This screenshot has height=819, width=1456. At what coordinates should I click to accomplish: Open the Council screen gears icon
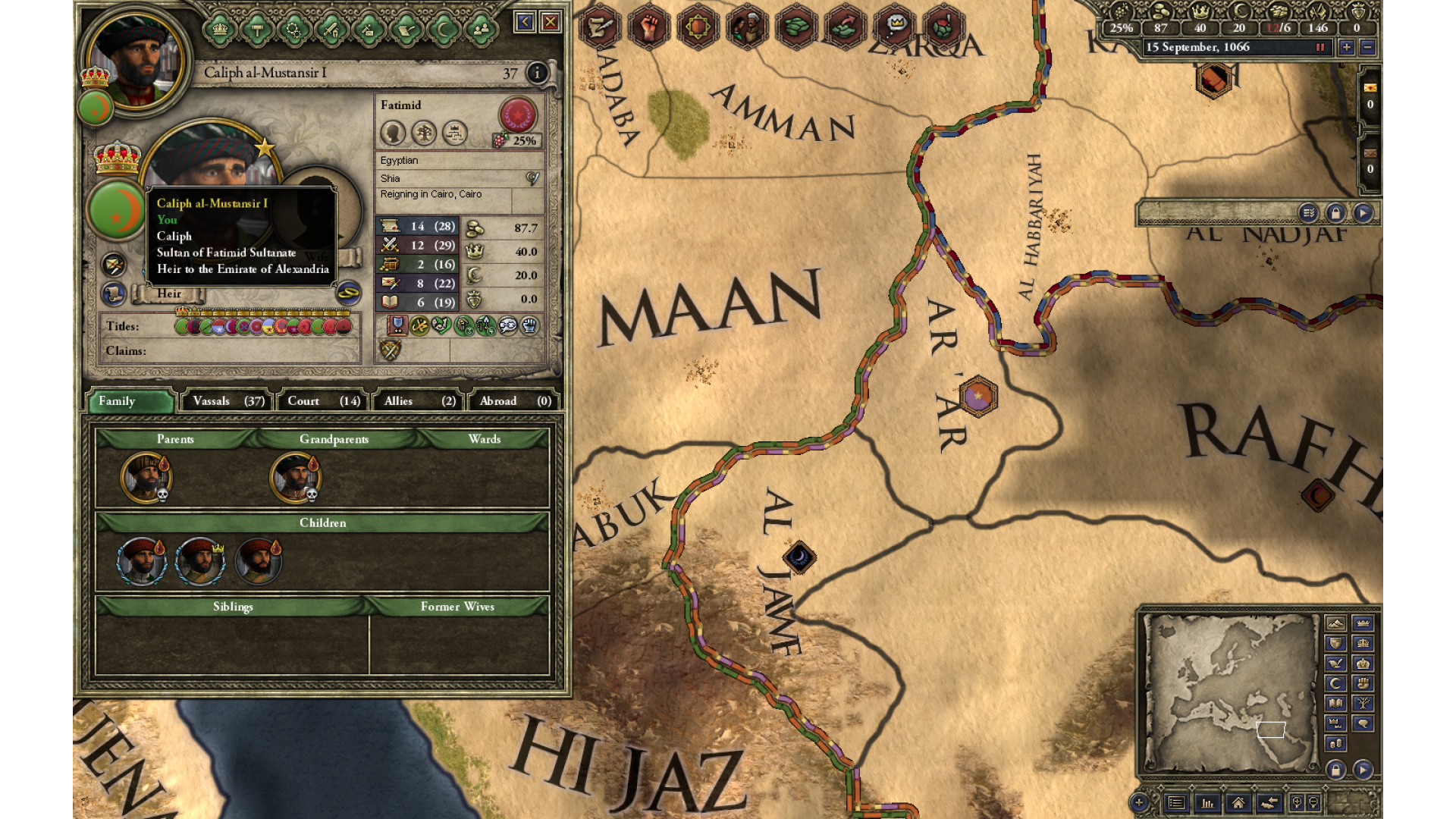point(294,30)
